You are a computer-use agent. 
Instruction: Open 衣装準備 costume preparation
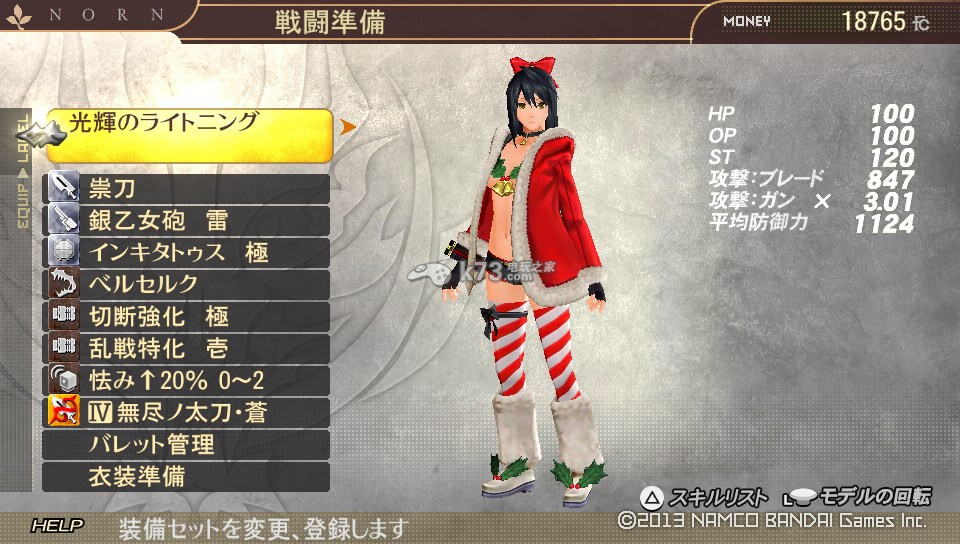point(188,476)
